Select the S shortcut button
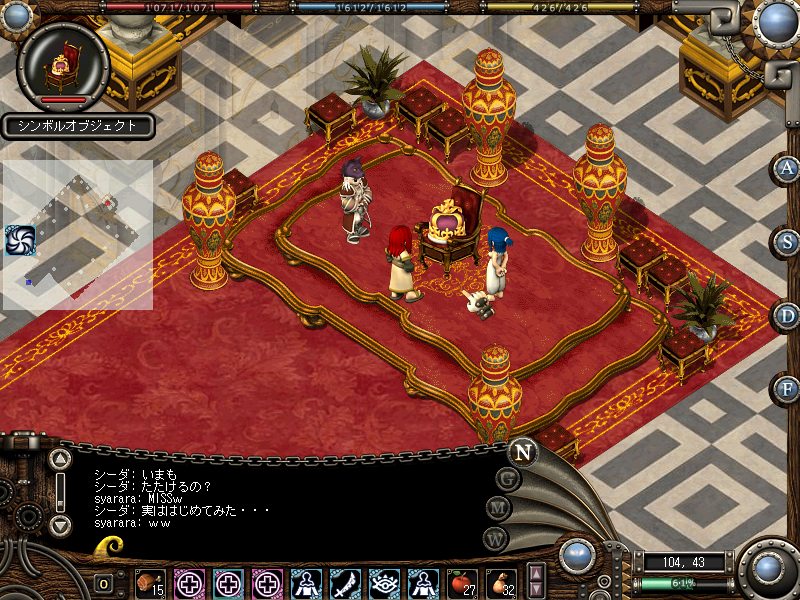The height and width of the screenshot is (600, 800). click(x=788, y=242)
